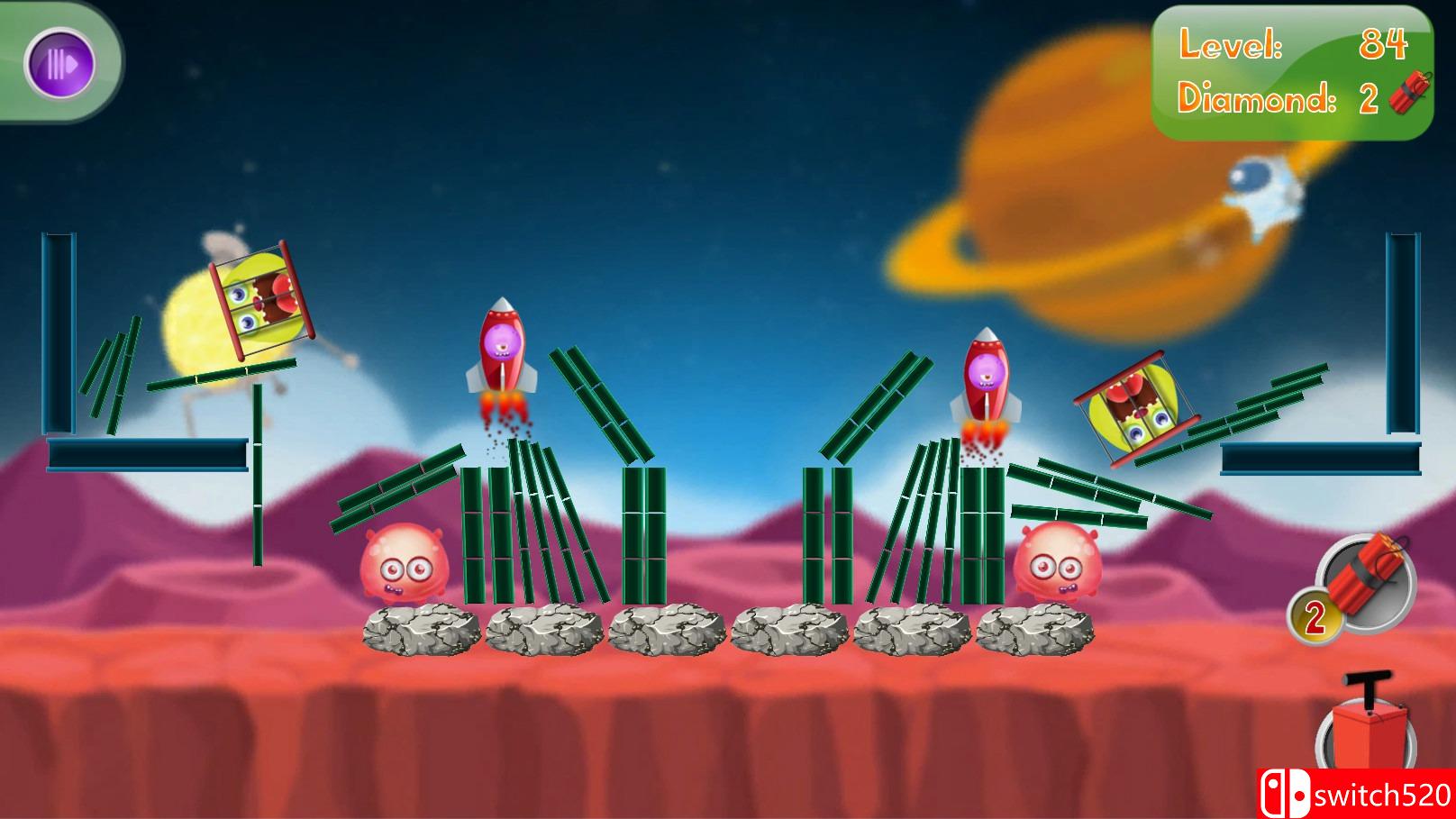Open the switch520 watermark link

pyautogui.click(x=1370, y=793)
